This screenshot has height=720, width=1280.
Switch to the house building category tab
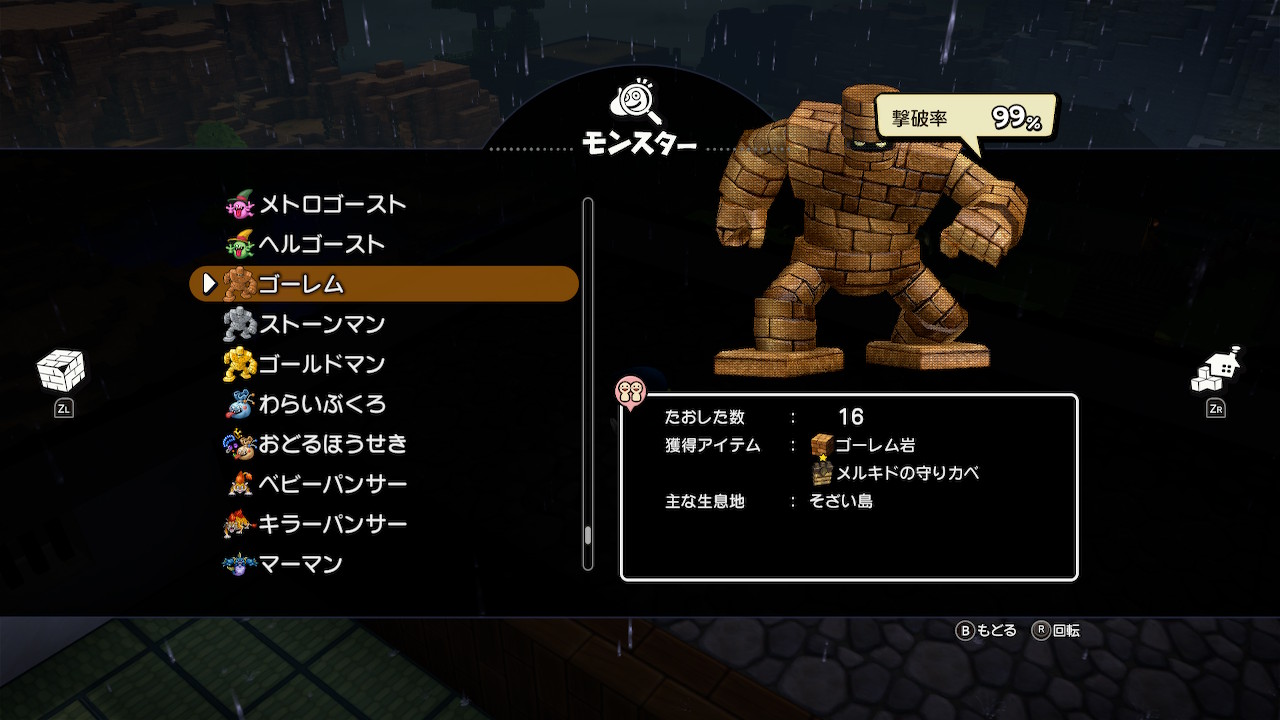pyautogui.click(x=1216, y=372)
